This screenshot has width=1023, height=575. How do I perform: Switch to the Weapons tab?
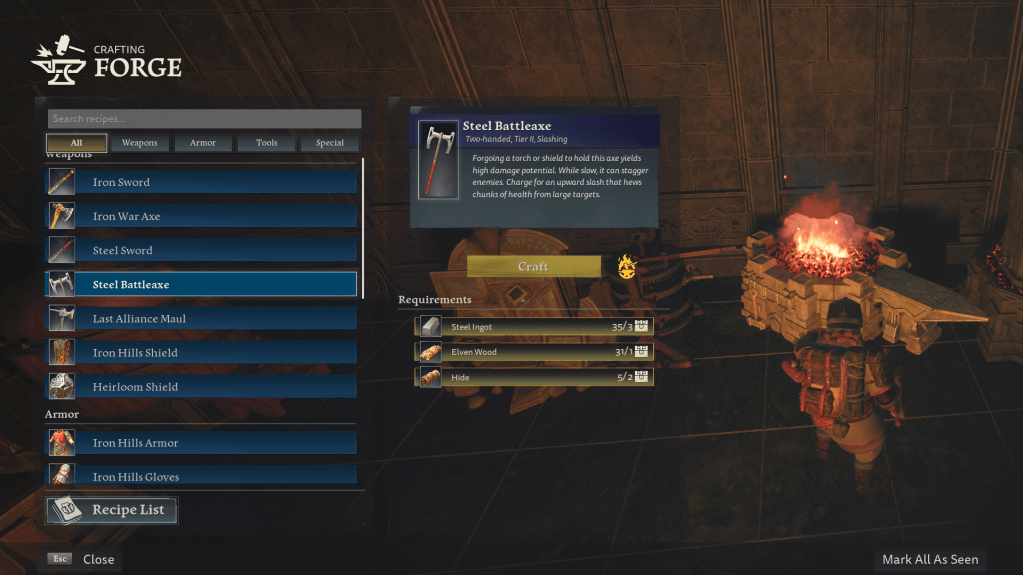pos(140,143)
